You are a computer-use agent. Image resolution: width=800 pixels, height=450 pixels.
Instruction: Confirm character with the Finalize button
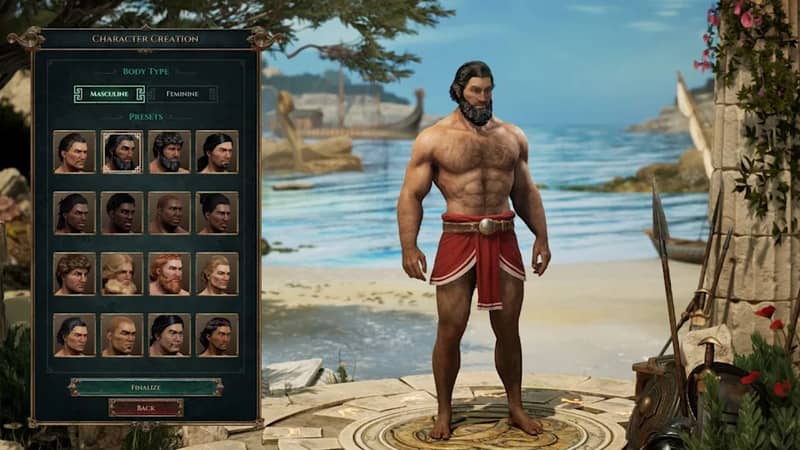point(146,386)
